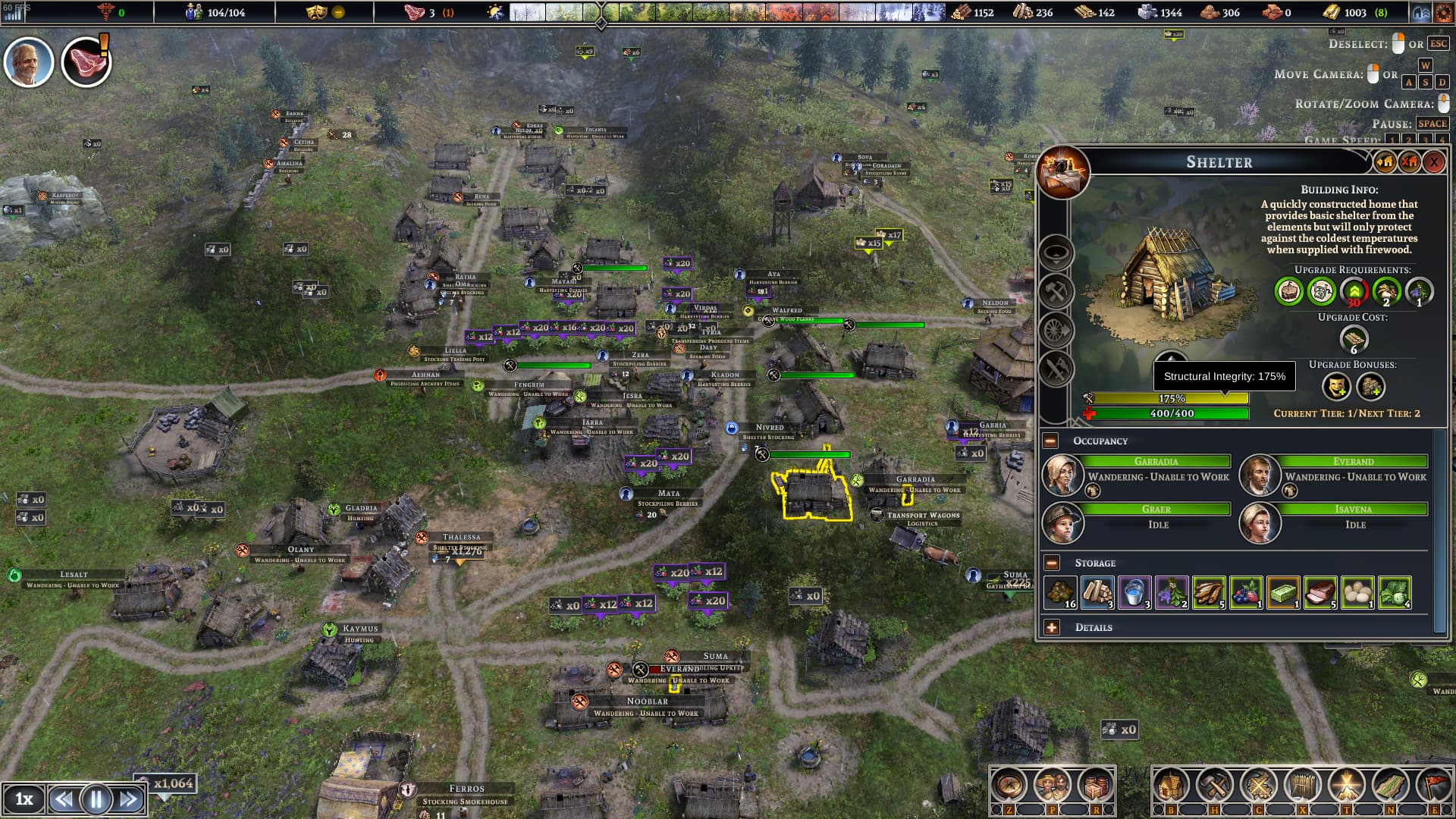Decrease game speed with rewind arrows
Viewport: 1456px width, 819px height.
pos(64,799)
